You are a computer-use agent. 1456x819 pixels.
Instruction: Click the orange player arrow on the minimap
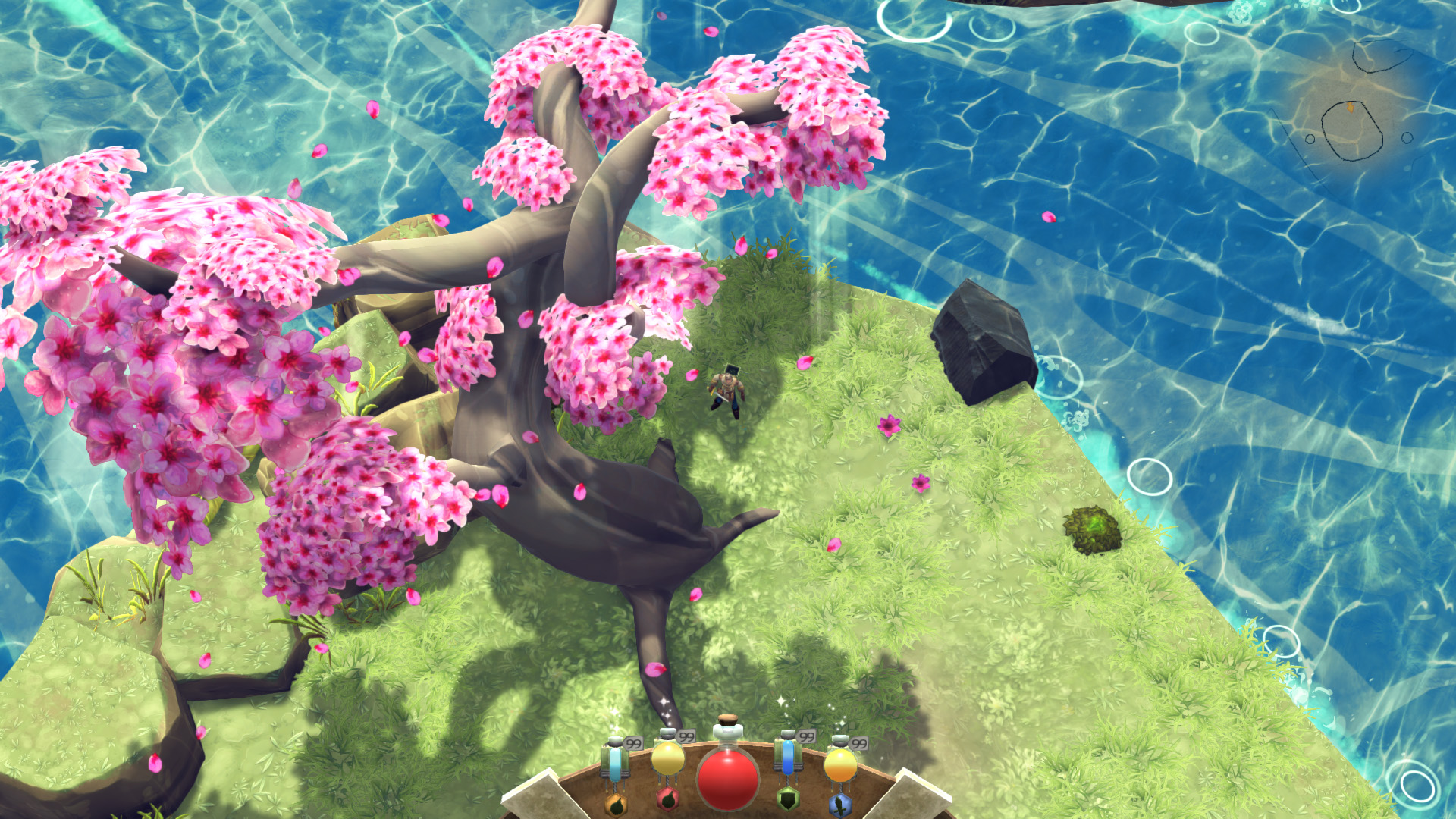click(1351, 107)
